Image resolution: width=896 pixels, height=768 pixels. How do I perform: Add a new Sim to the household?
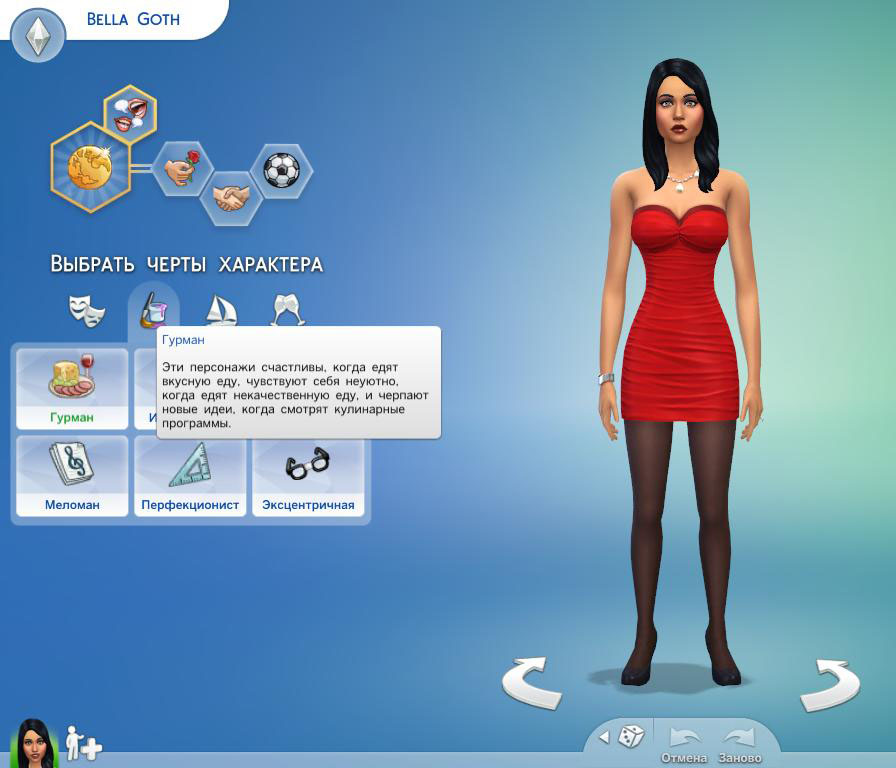coord(84,744)
